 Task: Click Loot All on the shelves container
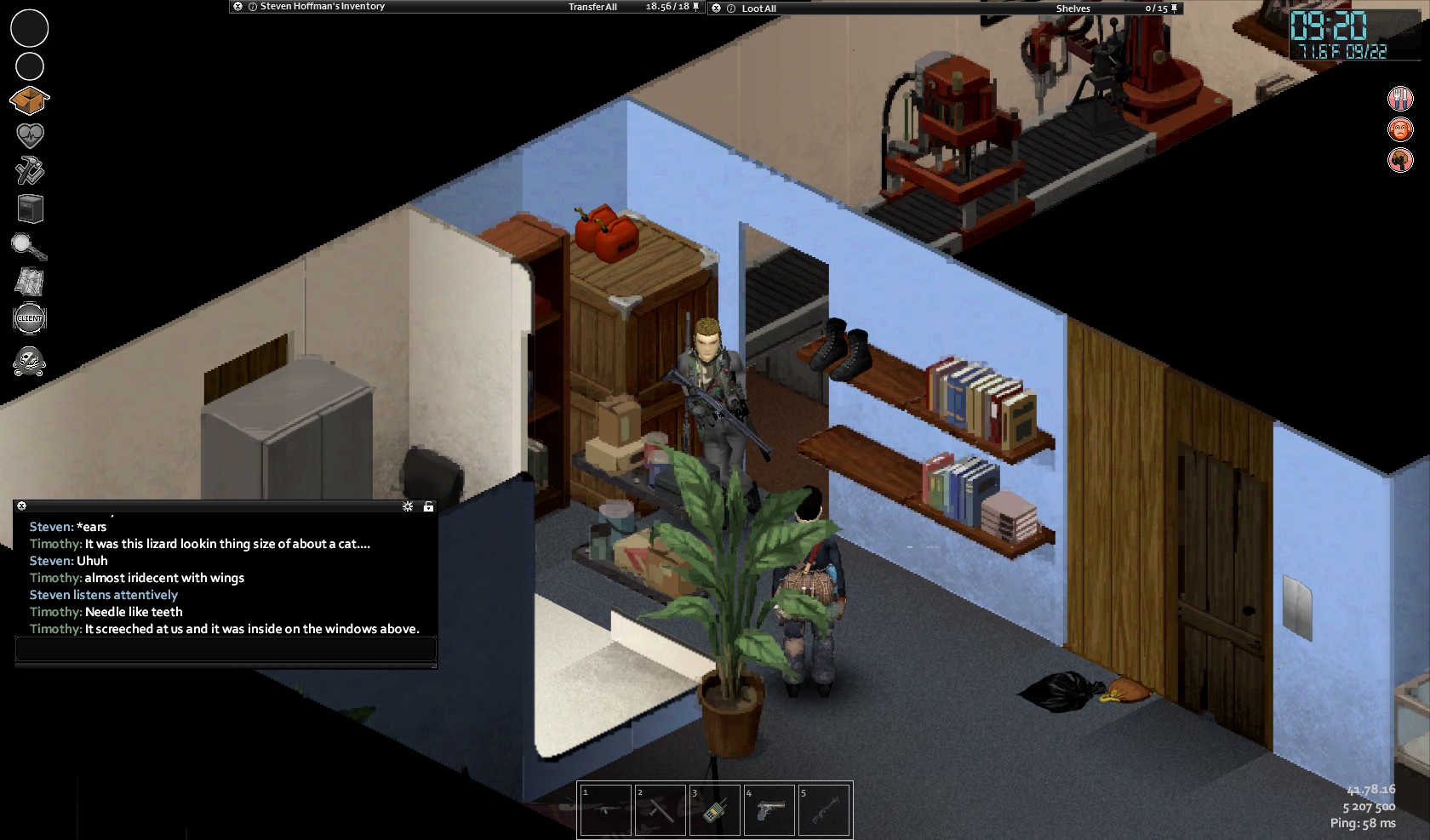click(758, 9)
